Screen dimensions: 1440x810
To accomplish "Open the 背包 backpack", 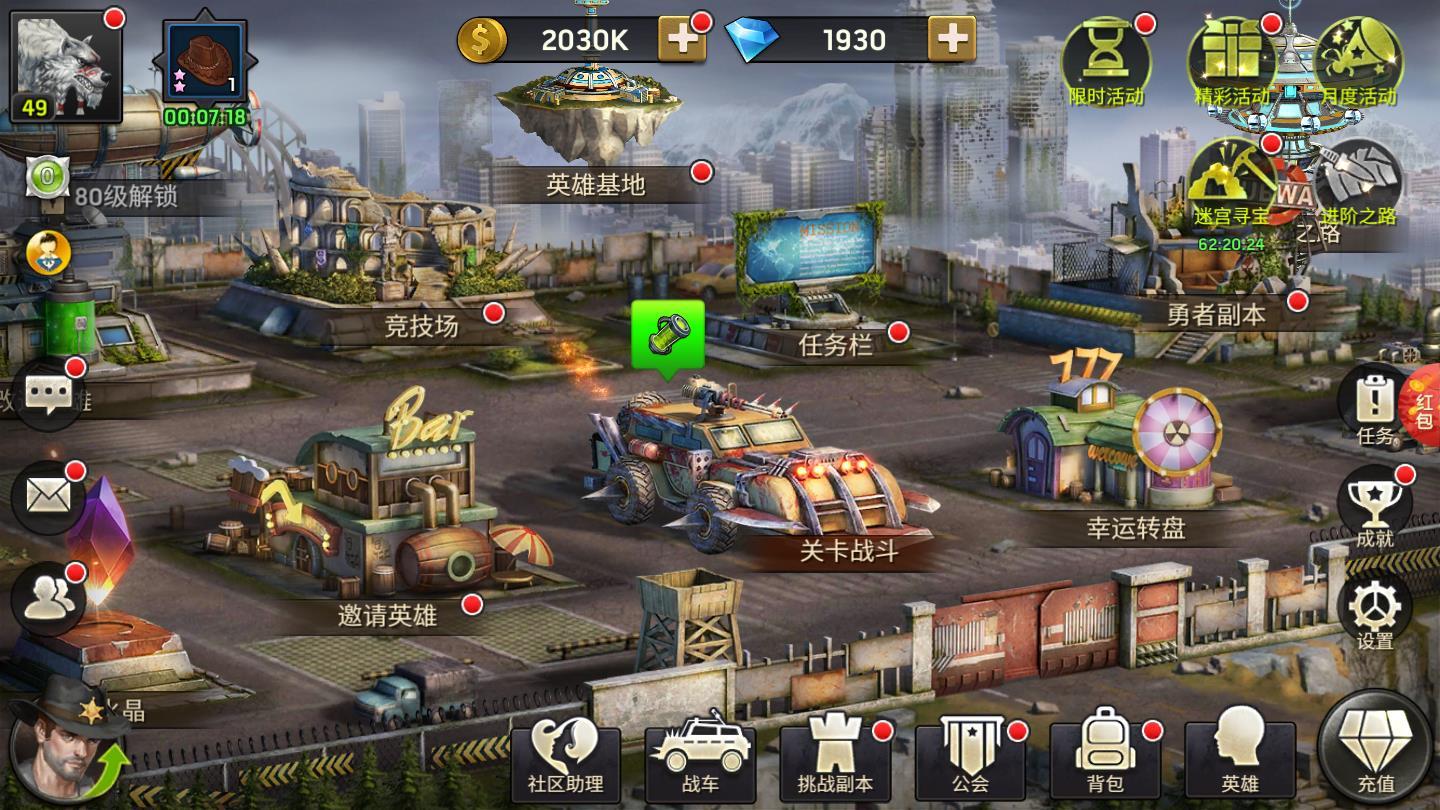I will [1104, 759].
